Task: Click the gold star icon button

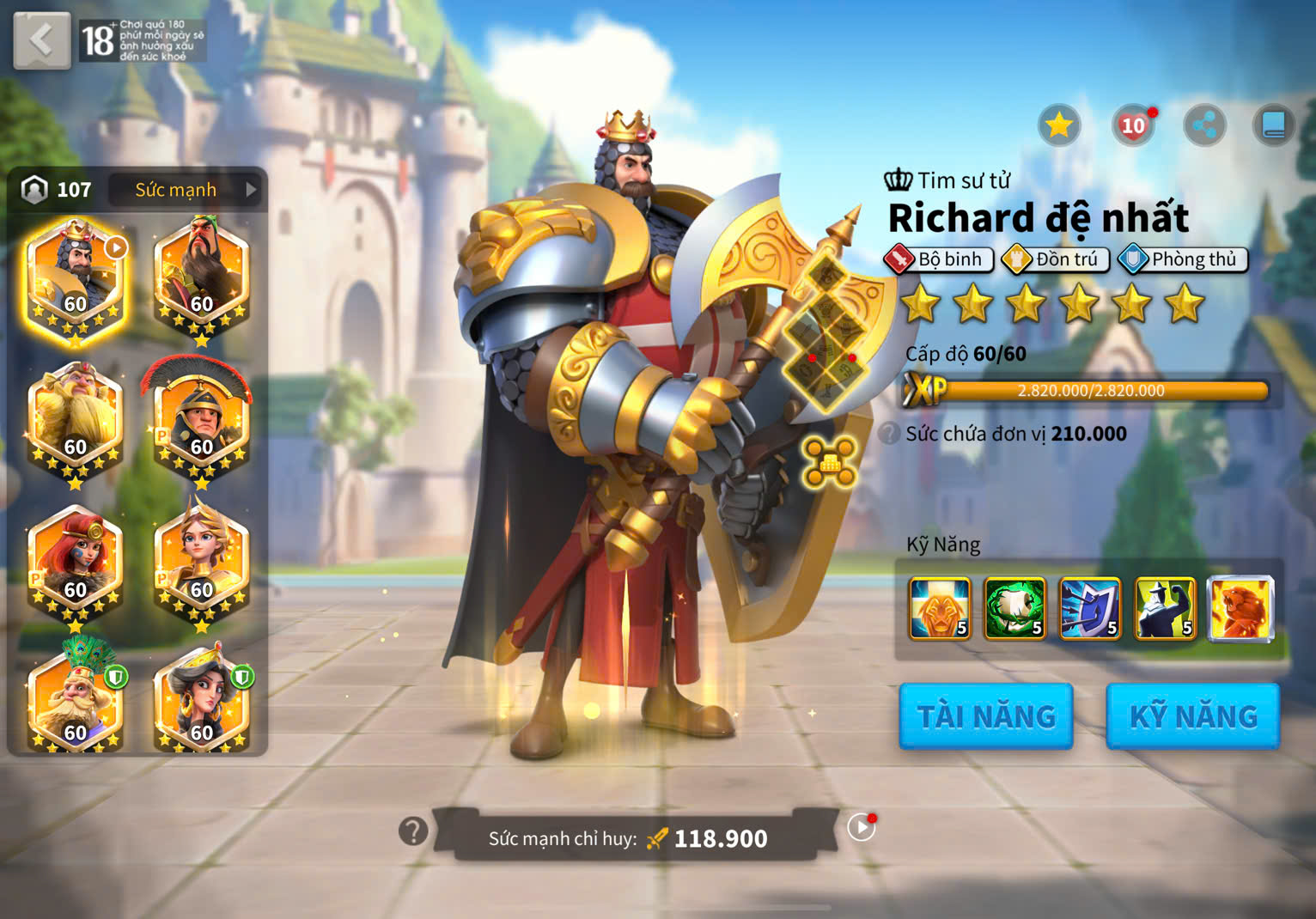Action: pos(1059,126)
